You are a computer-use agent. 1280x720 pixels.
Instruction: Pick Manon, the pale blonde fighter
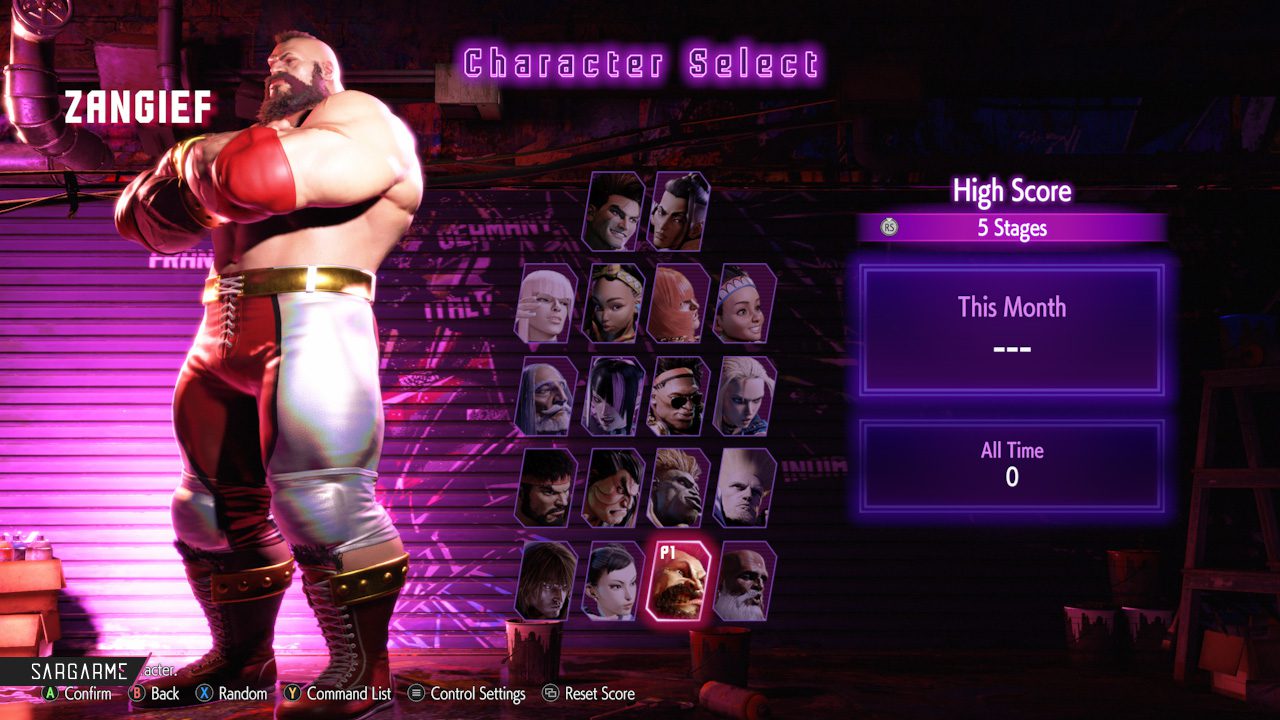546,304
